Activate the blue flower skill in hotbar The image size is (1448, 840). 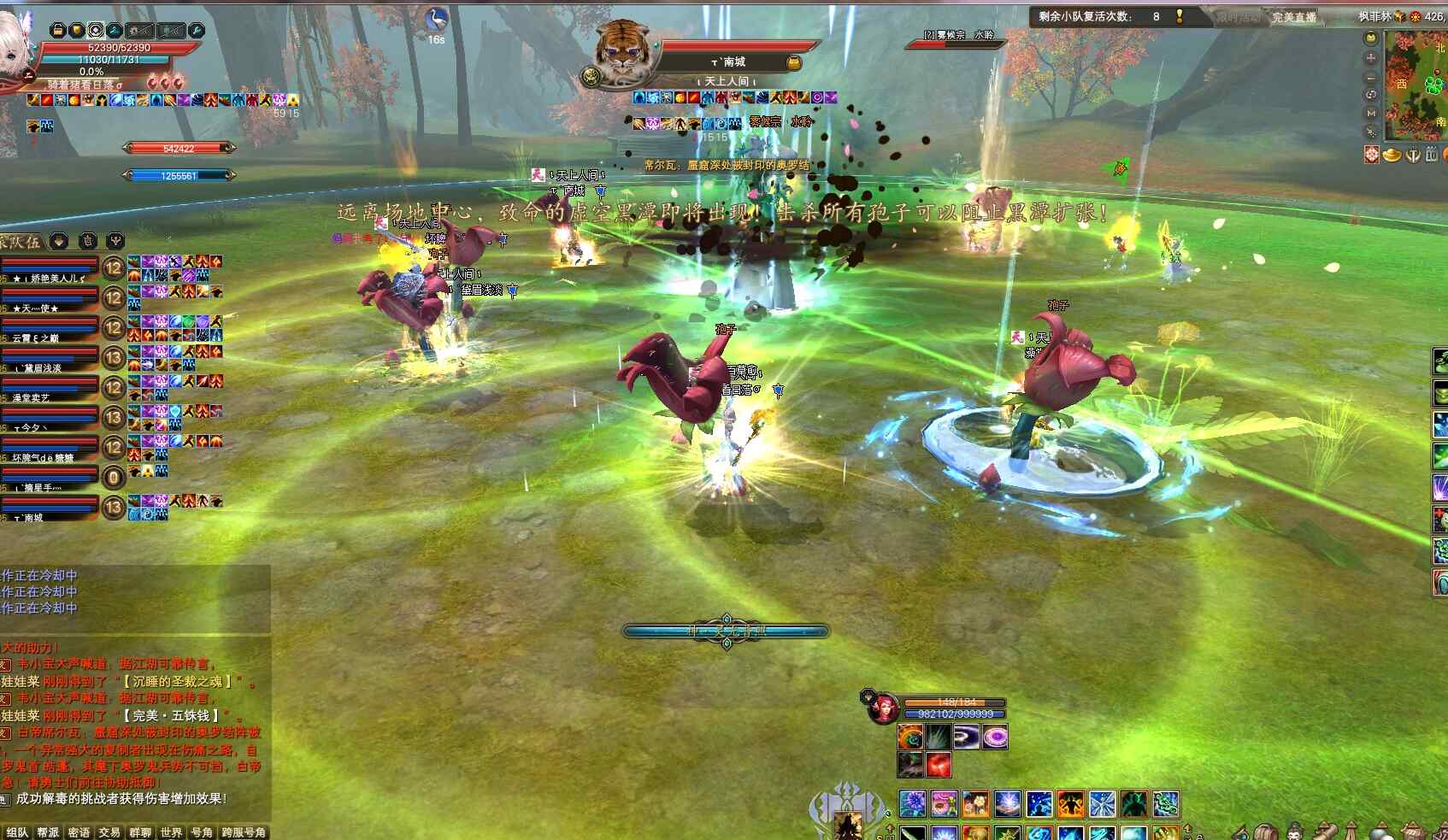pyautogui.click(x=913, y=804)
